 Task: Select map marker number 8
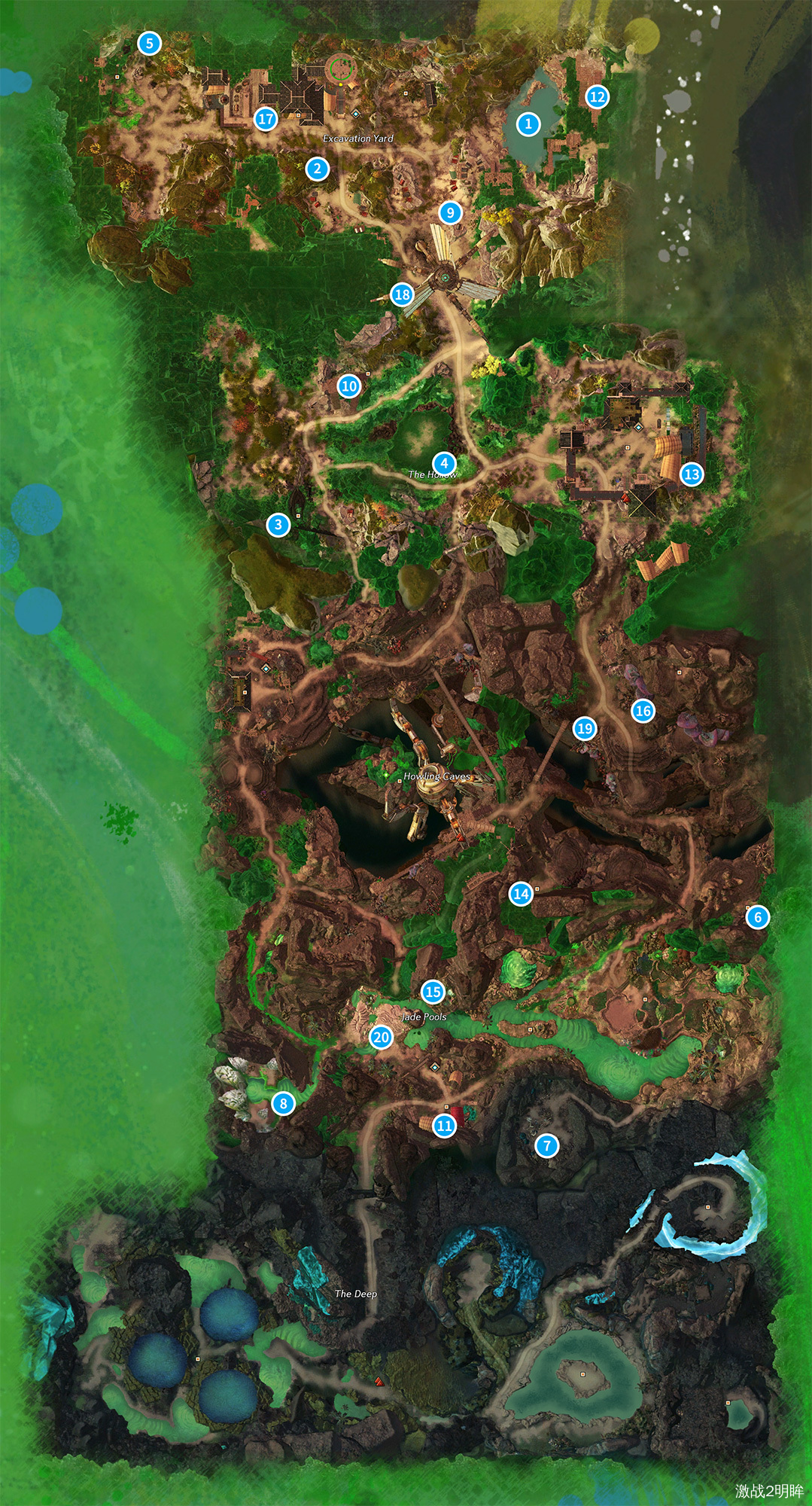(283, 1104)
